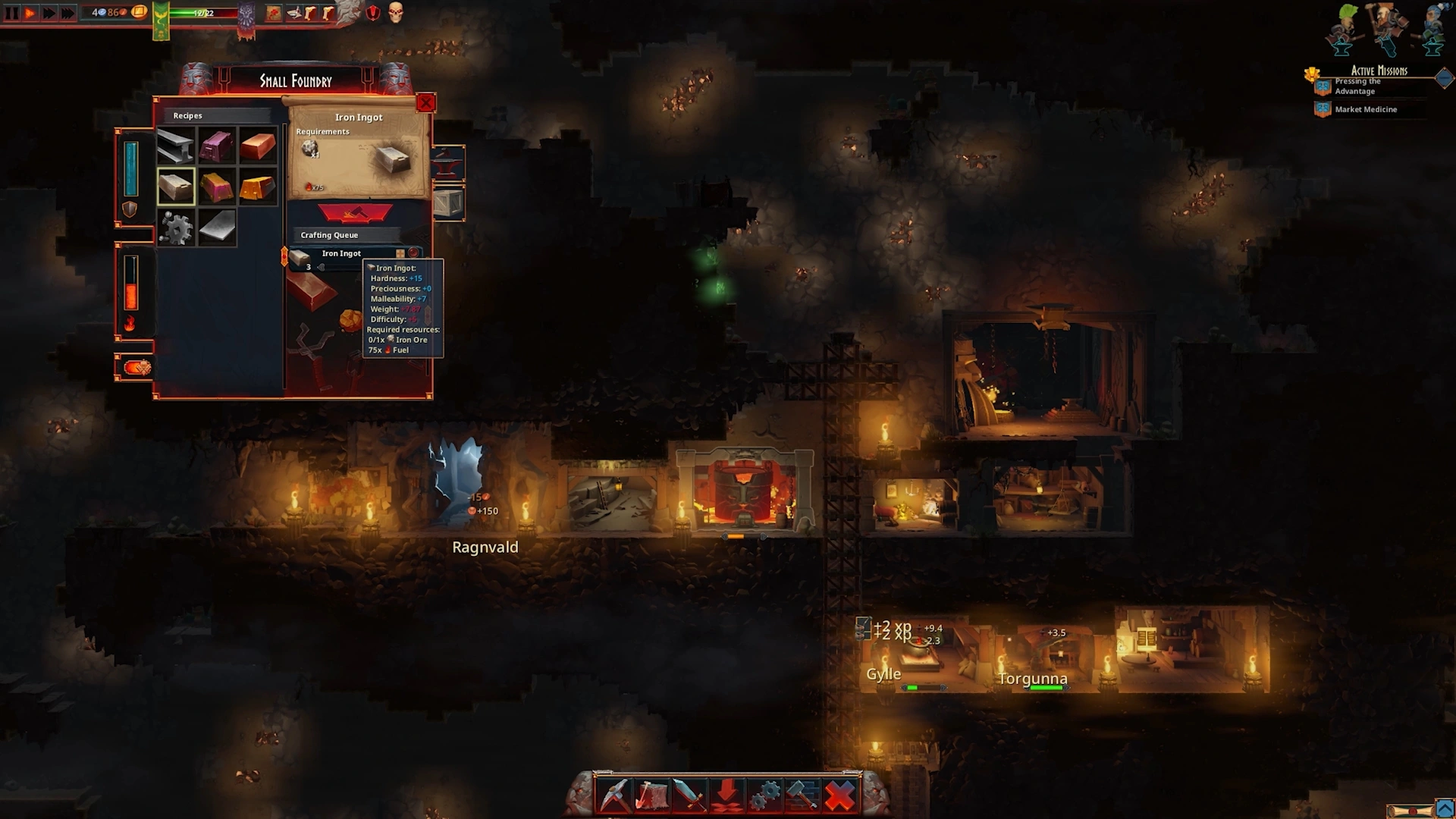
Task: Set the game to normal play speed
Action: 30,13
